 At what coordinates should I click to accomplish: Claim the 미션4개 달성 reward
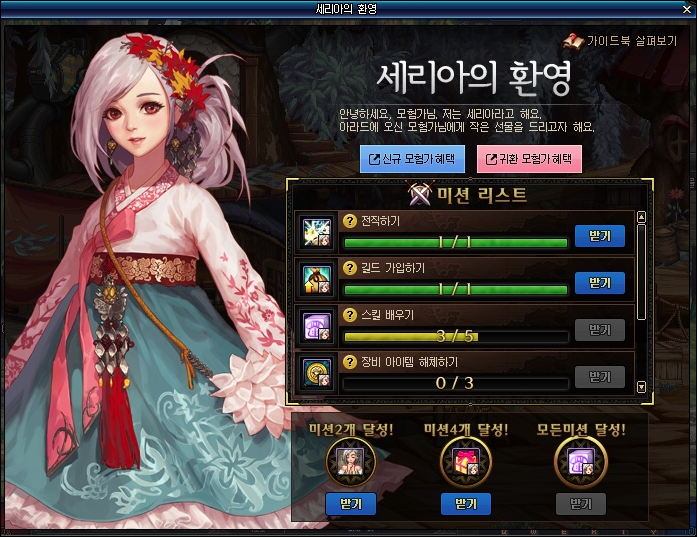coord(466,503)
